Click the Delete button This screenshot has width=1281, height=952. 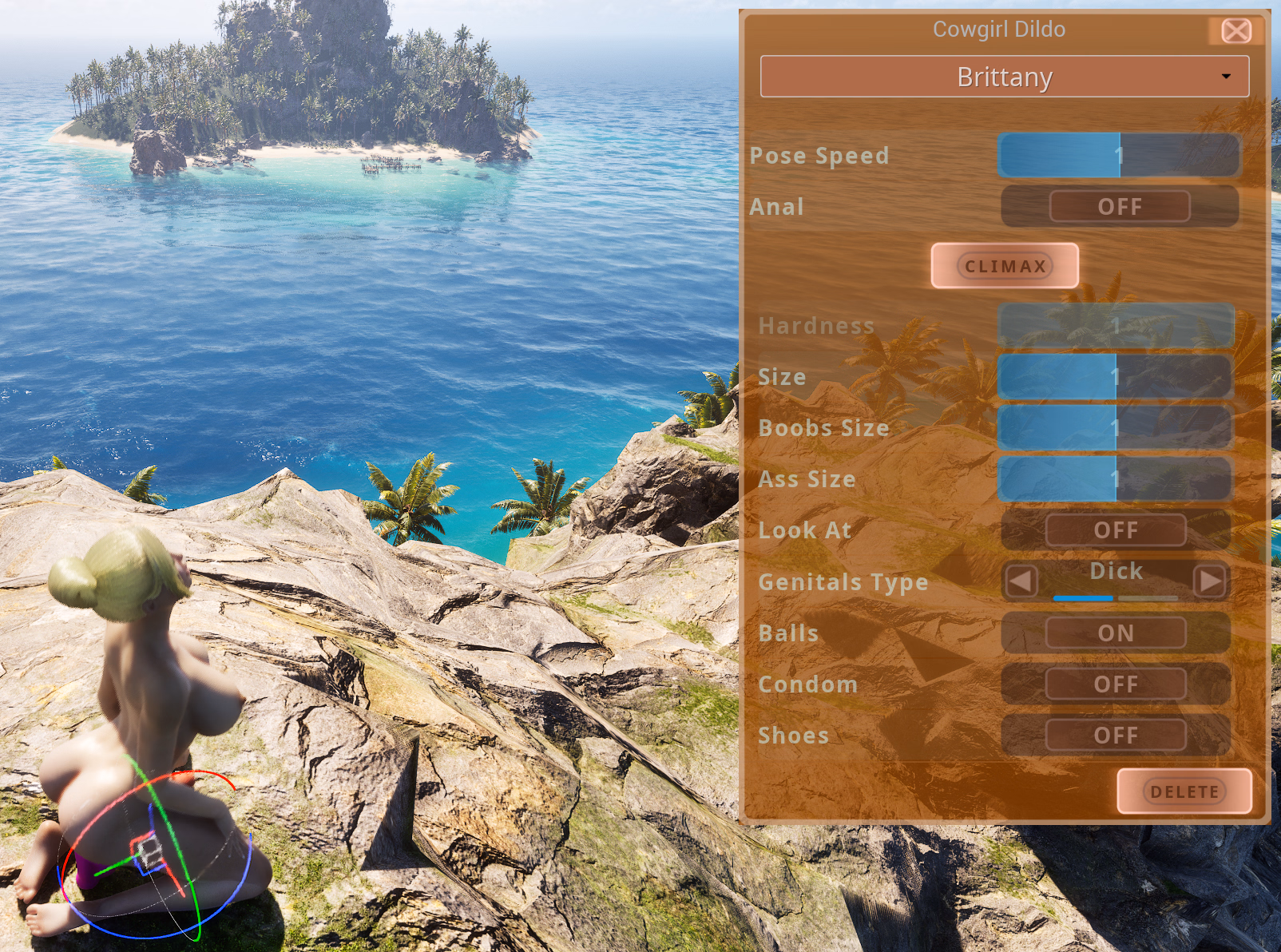pyautogui.click(x=1184, y=791)
